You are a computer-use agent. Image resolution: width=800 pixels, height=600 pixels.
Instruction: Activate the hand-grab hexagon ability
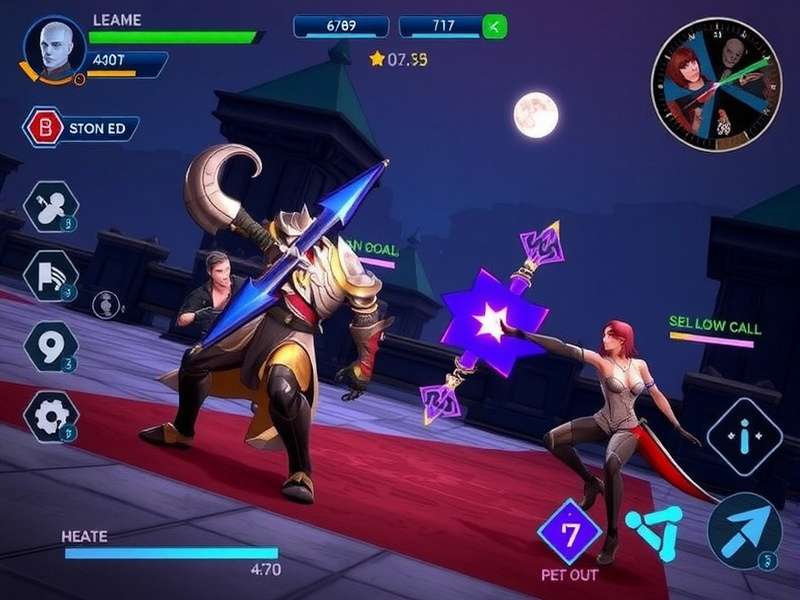tap(50, 207)
